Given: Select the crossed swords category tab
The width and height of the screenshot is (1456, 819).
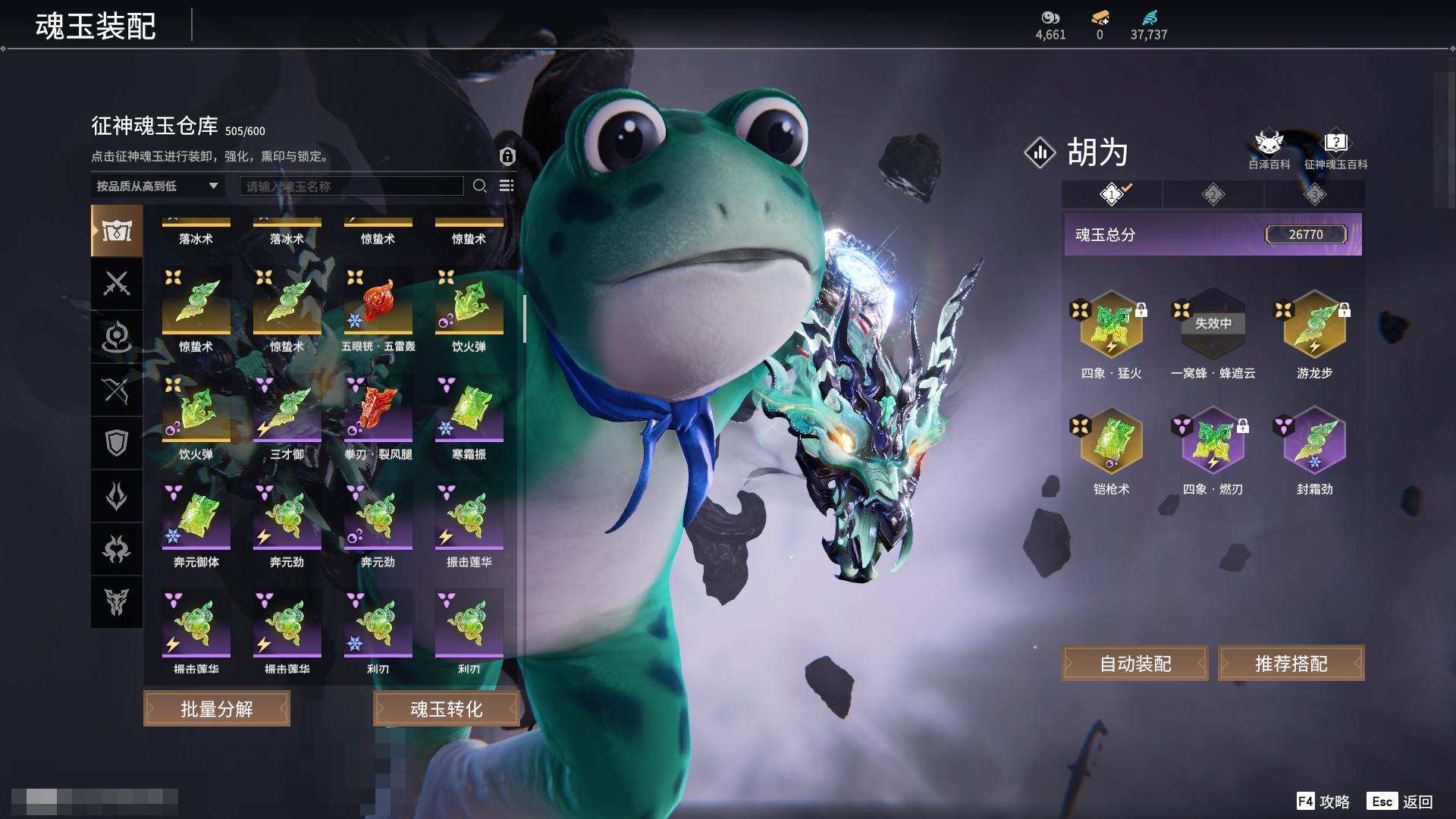Looking at the screenshot, I should [x=117, y=284].
